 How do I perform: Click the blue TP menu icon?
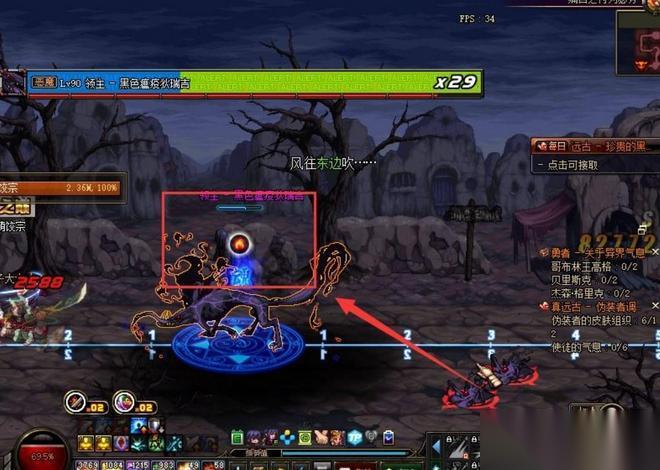click(354, 437)
